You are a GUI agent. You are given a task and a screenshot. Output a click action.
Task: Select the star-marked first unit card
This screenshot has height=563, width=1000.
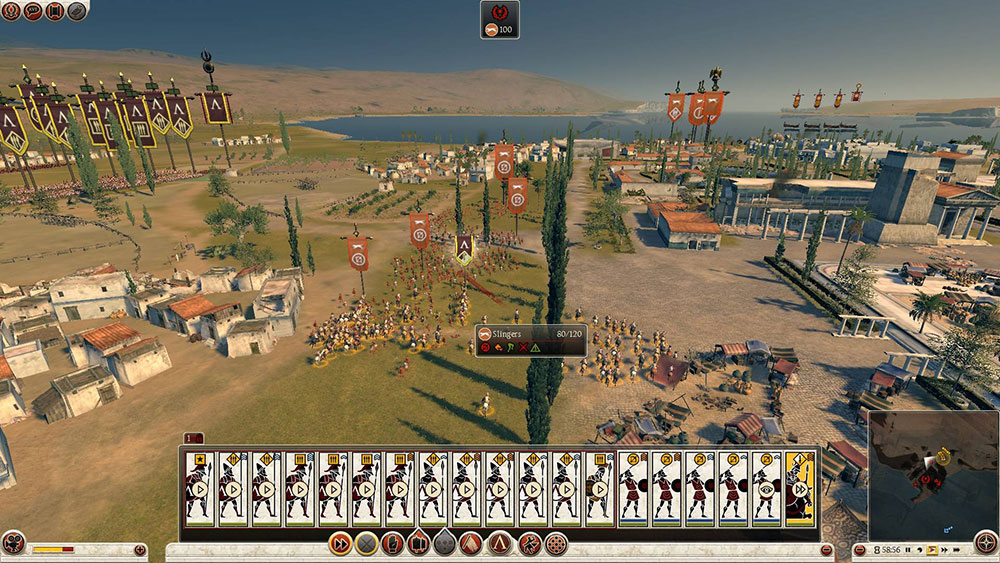click(200, 488)
